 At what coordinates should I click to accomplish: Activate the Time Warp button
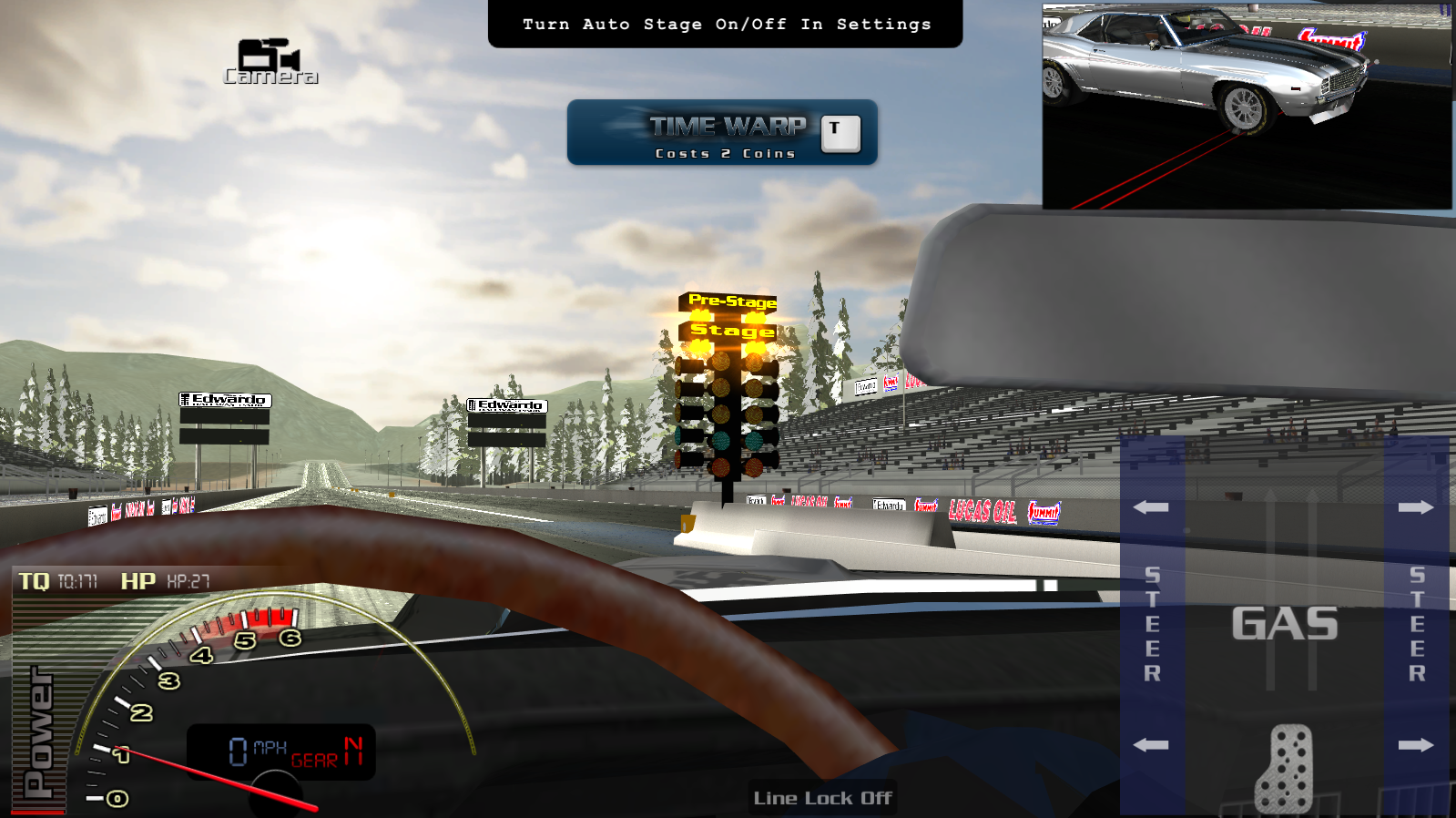(x=722, y=133)
